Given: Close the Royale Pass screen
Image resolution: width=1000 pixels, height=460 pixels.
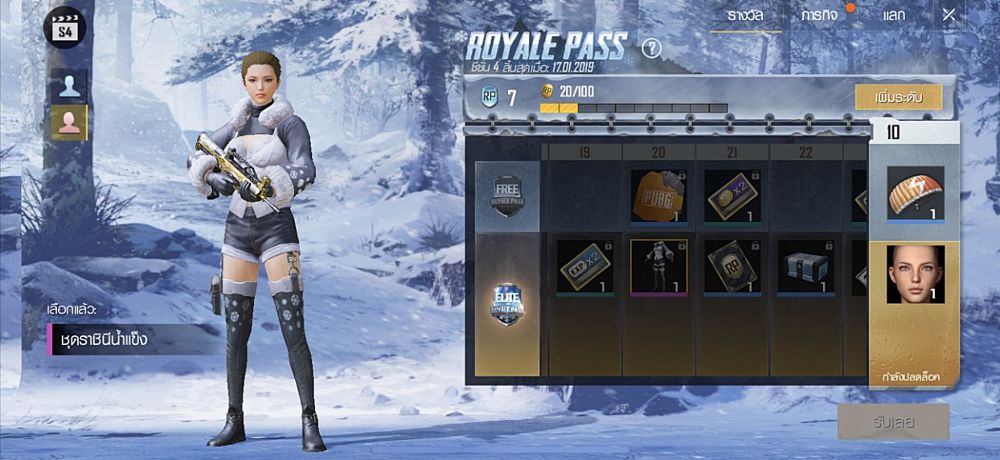Looking at the screenshot, I should point(949,15).
